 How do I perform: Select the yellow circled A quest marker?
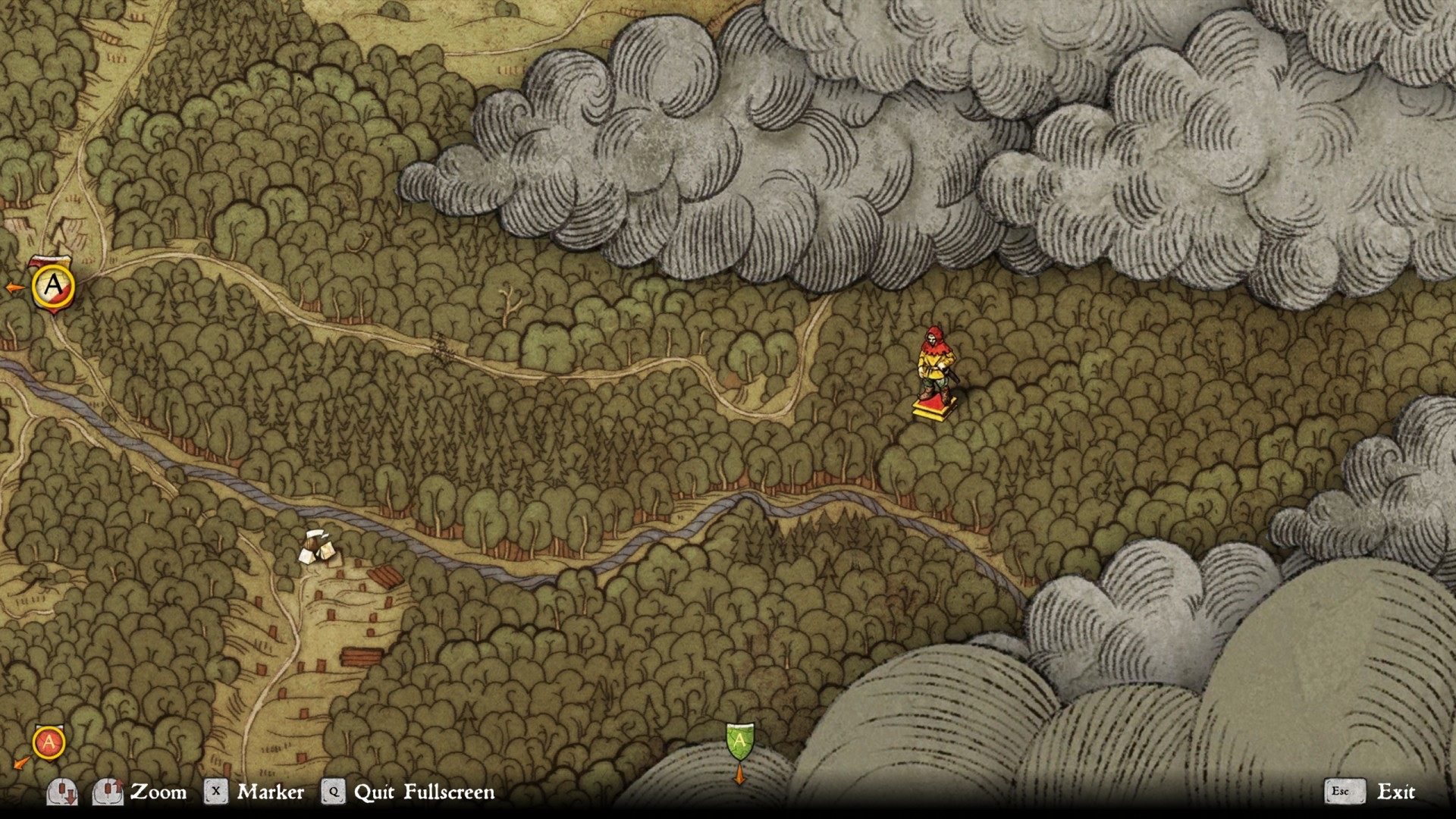point(53,286)
